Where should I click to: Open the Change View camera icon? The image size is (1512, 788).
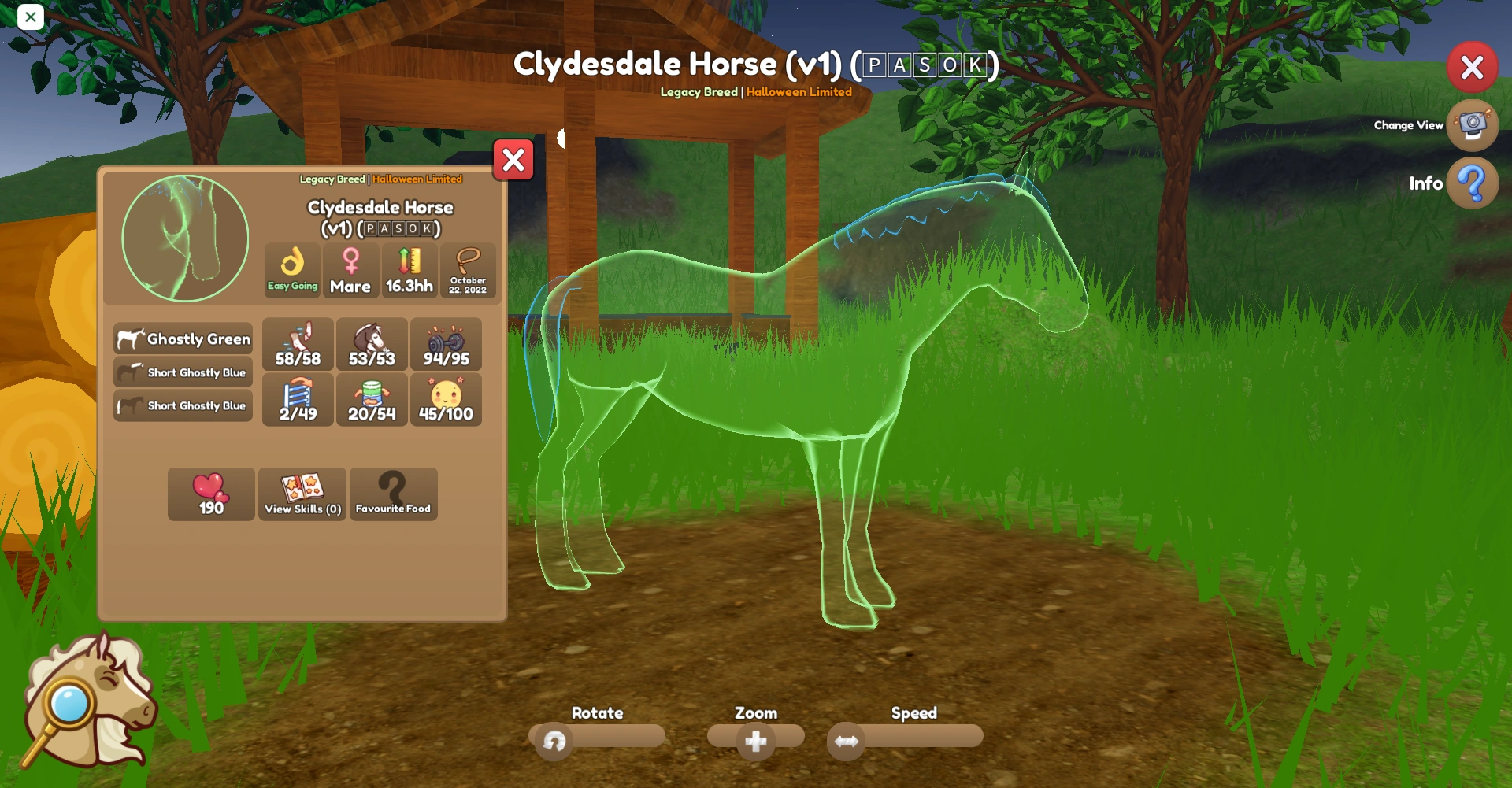[x=1472, y=126]
